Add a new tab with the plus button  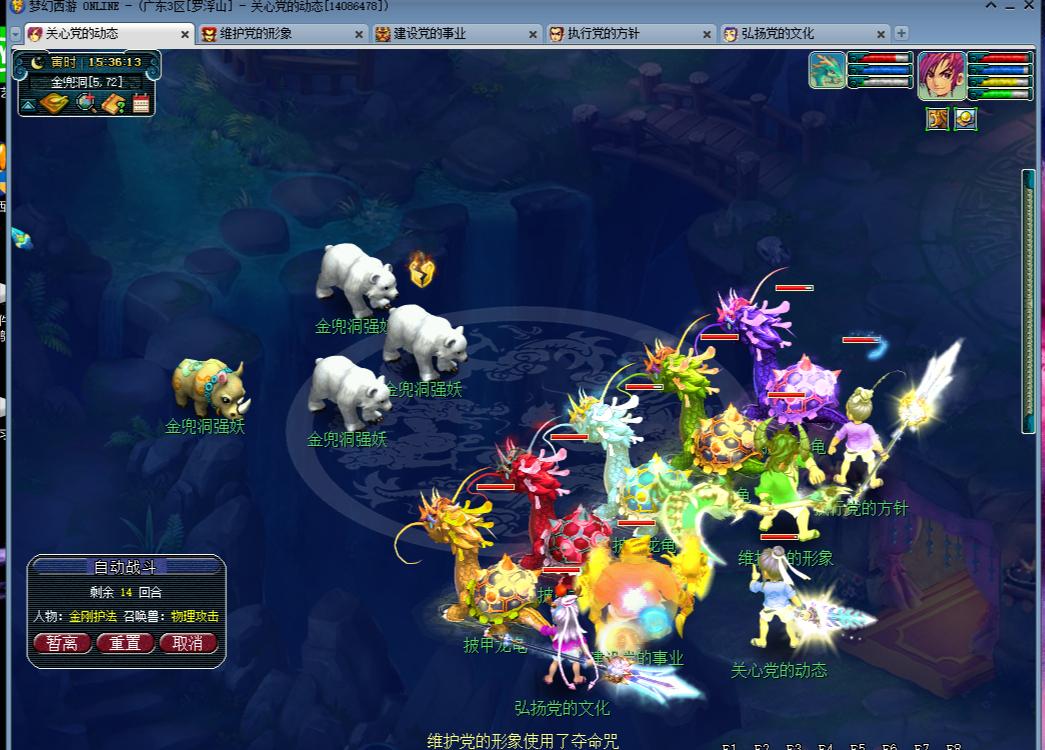[x=901, y=33]
